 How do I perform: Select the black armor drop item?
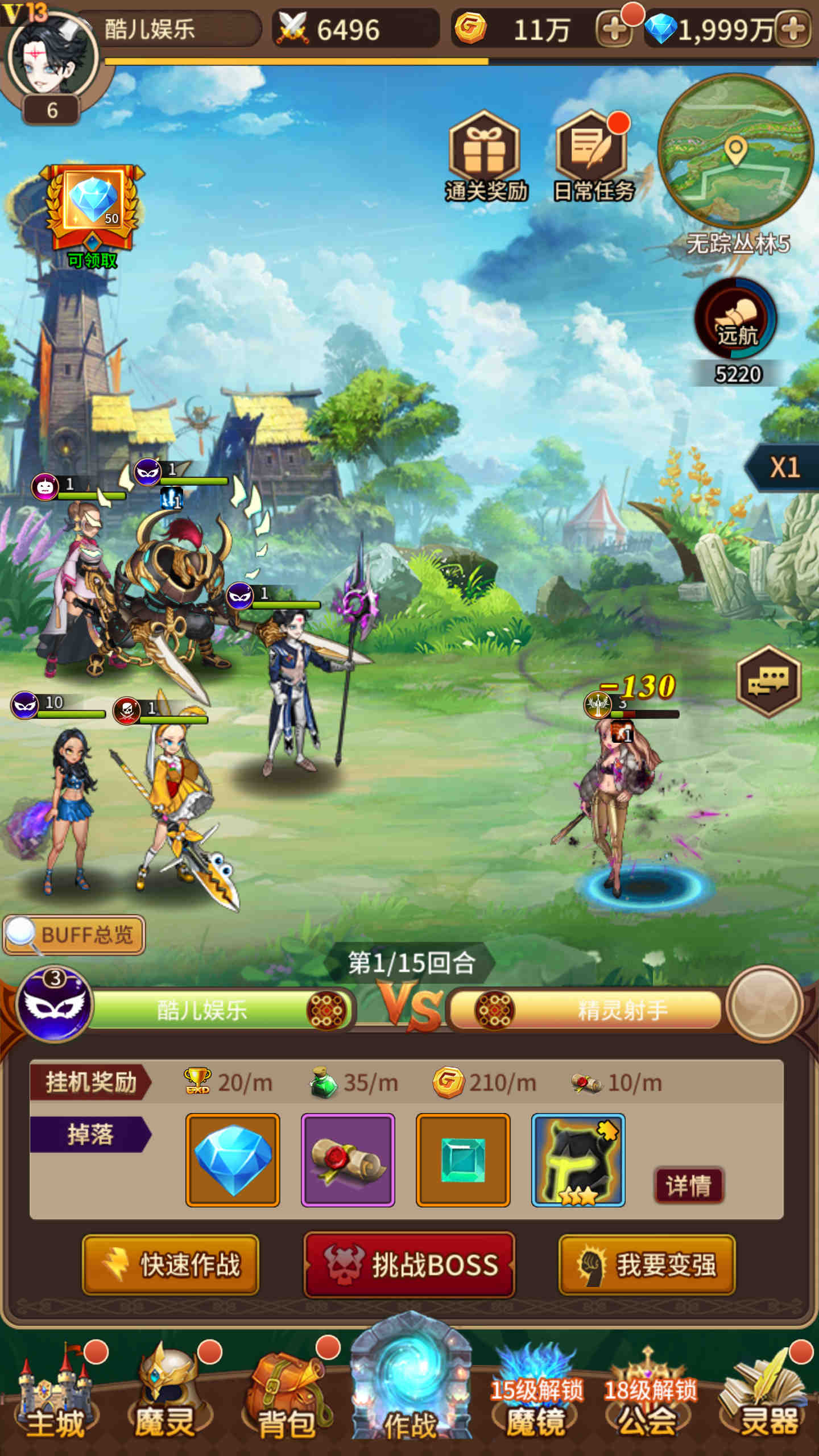[578, 1160]
